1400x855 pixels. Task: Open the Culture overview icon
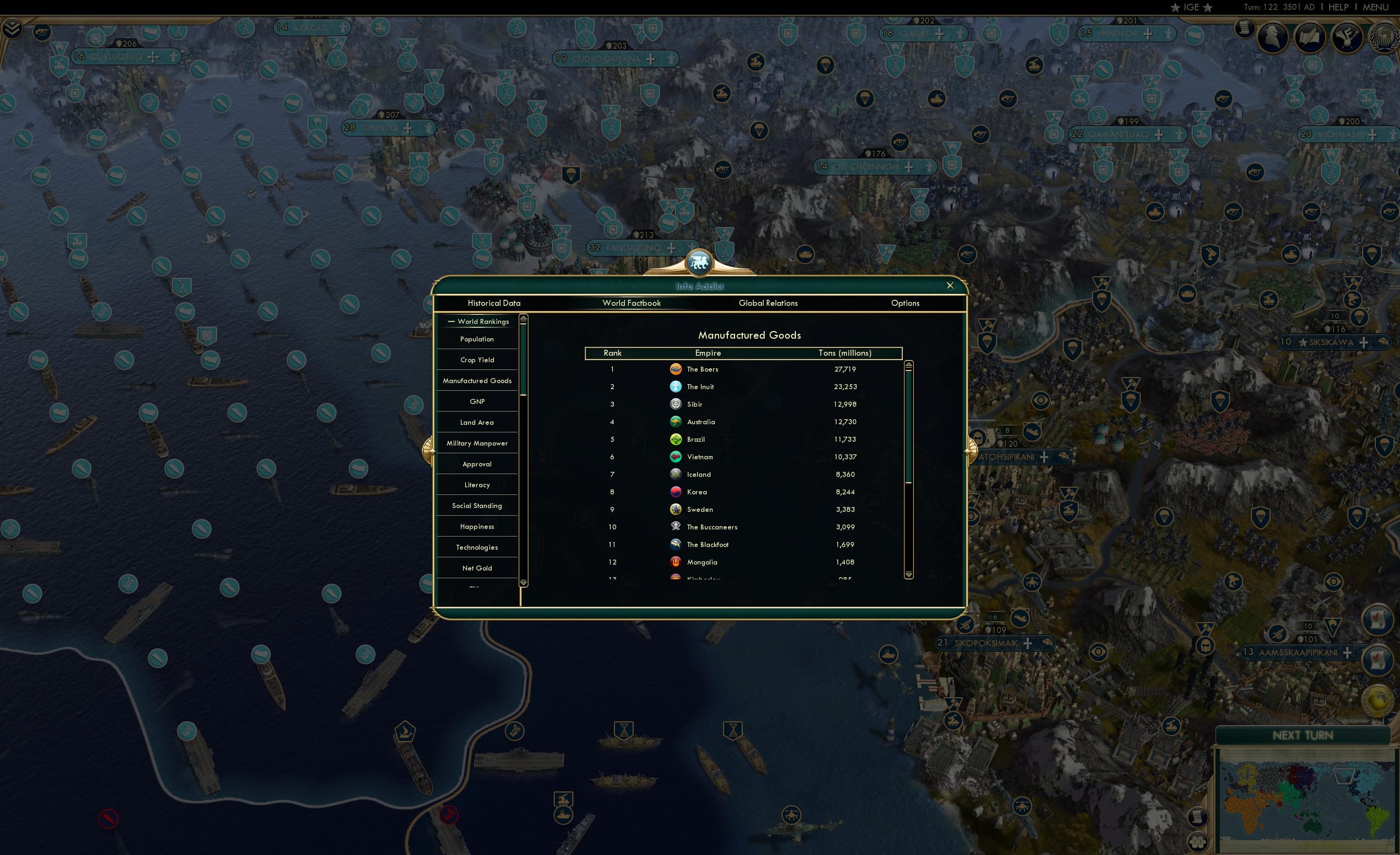1347,37
